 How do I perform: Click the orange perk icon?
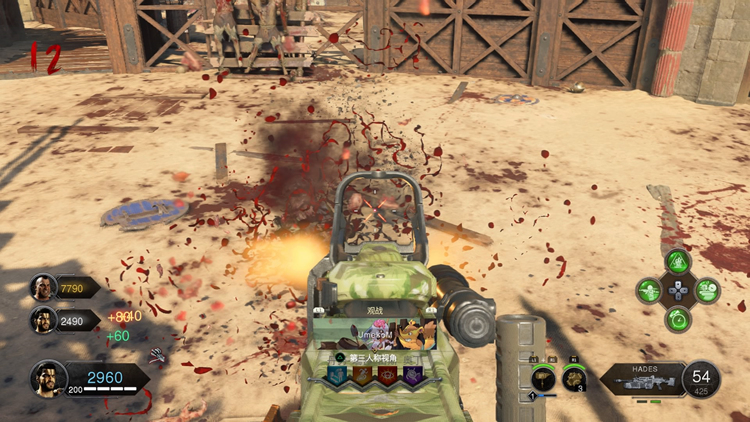[362, 375]
